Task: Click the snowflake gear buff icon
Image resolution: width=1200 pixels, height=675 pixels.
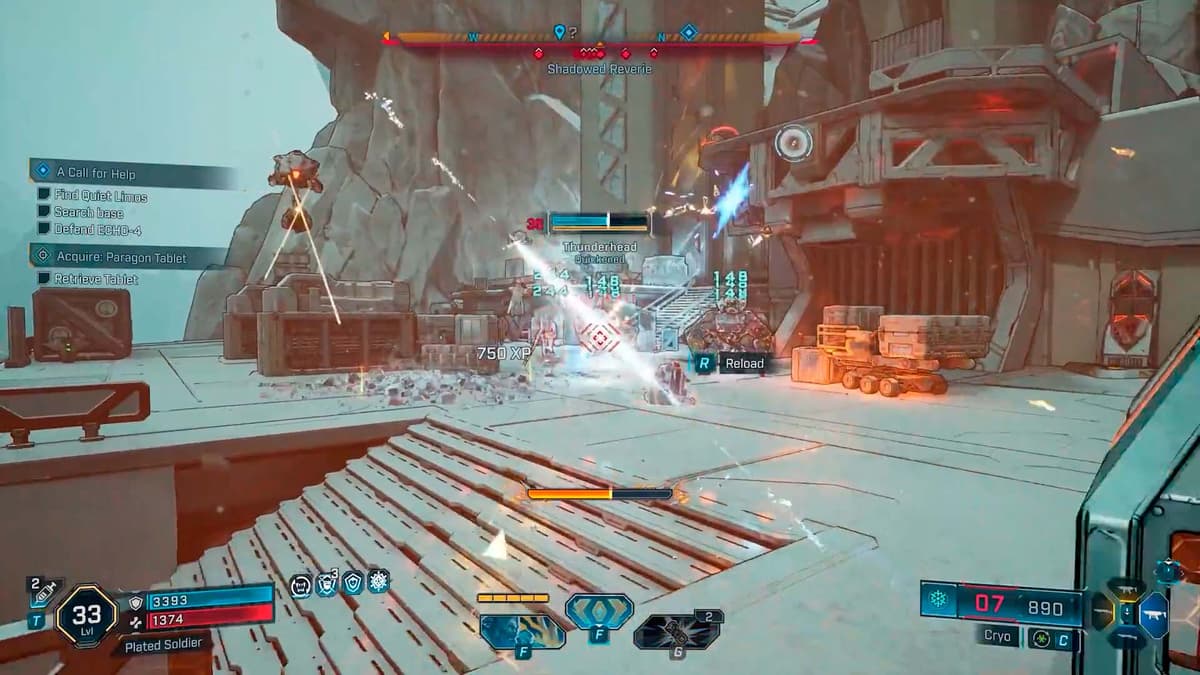Action: pos(378,582)
